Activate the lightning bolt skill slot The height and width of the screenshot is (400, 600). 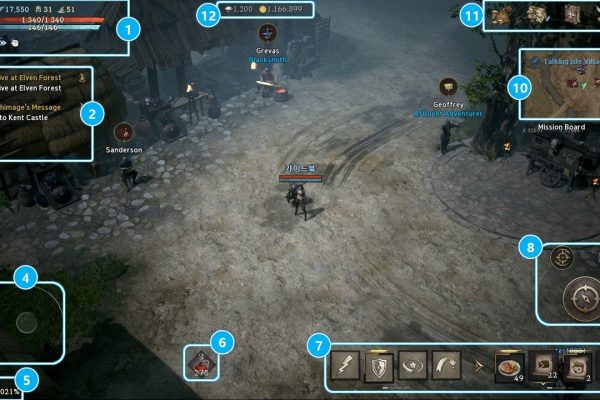[x=345, y=367]
